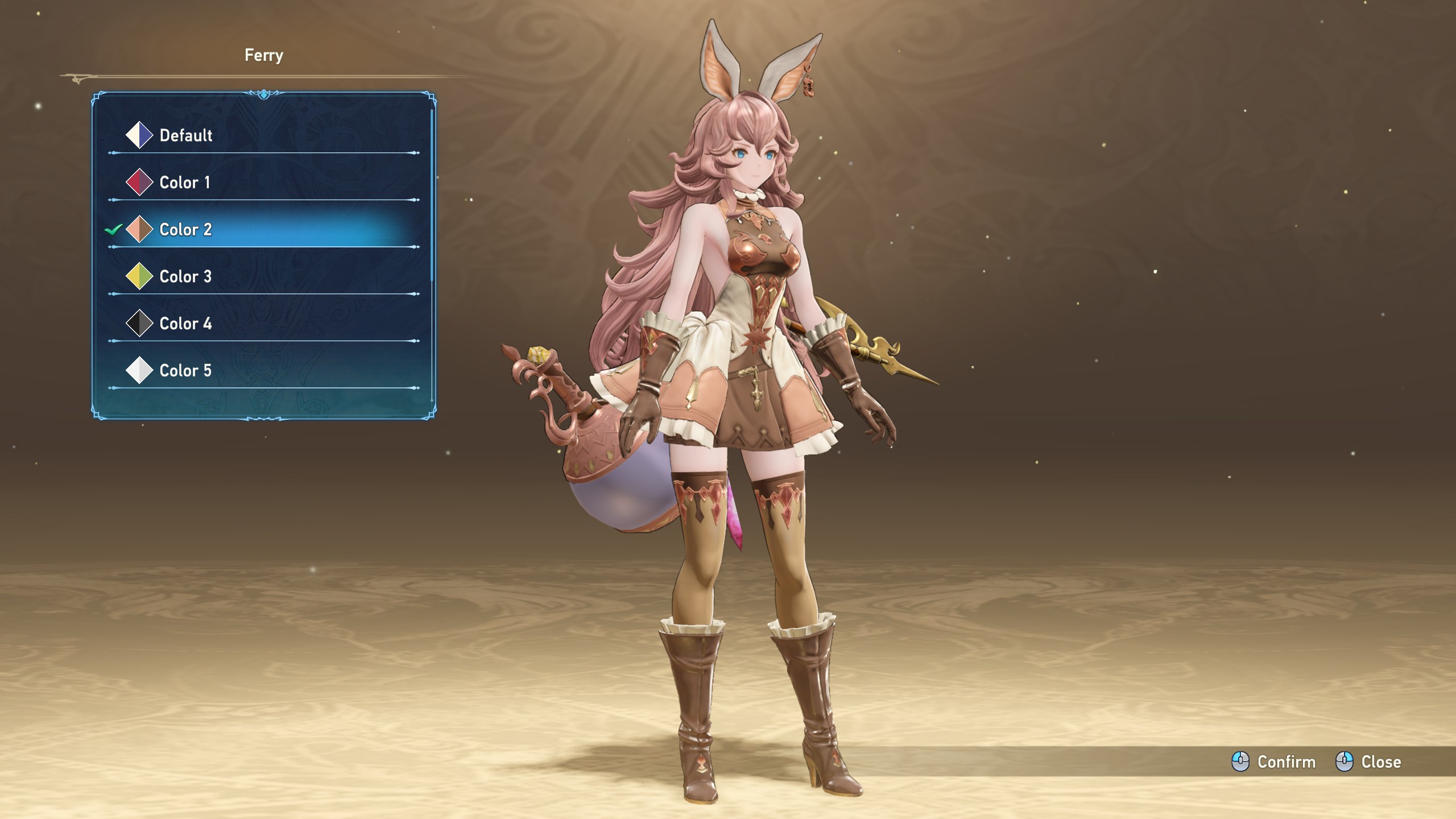Screen dimensions: 1456x819
Task: Choose the Color 1 red outfit option
Action: pos(184,183)
